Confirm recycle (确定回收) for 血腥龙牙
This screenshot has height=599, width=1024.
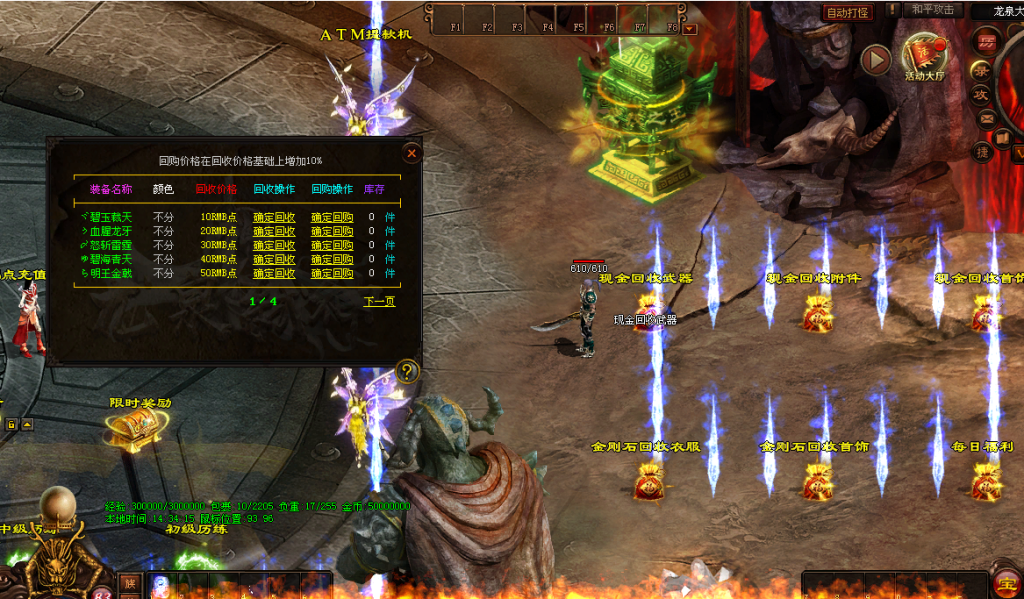coord(274,231)
